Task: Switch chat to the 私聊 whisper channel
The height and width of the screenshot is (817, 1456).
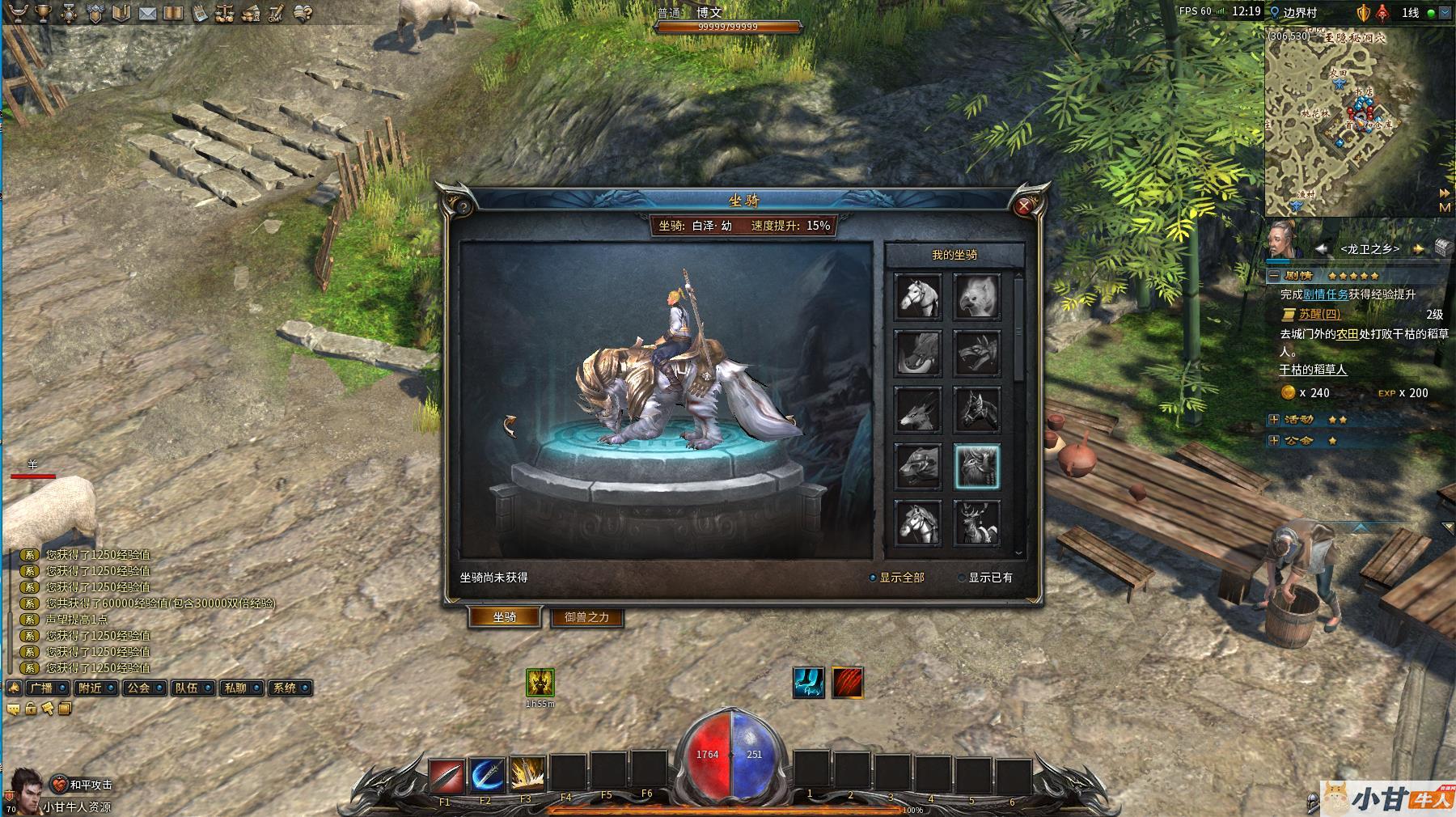Action: point(241,688)
